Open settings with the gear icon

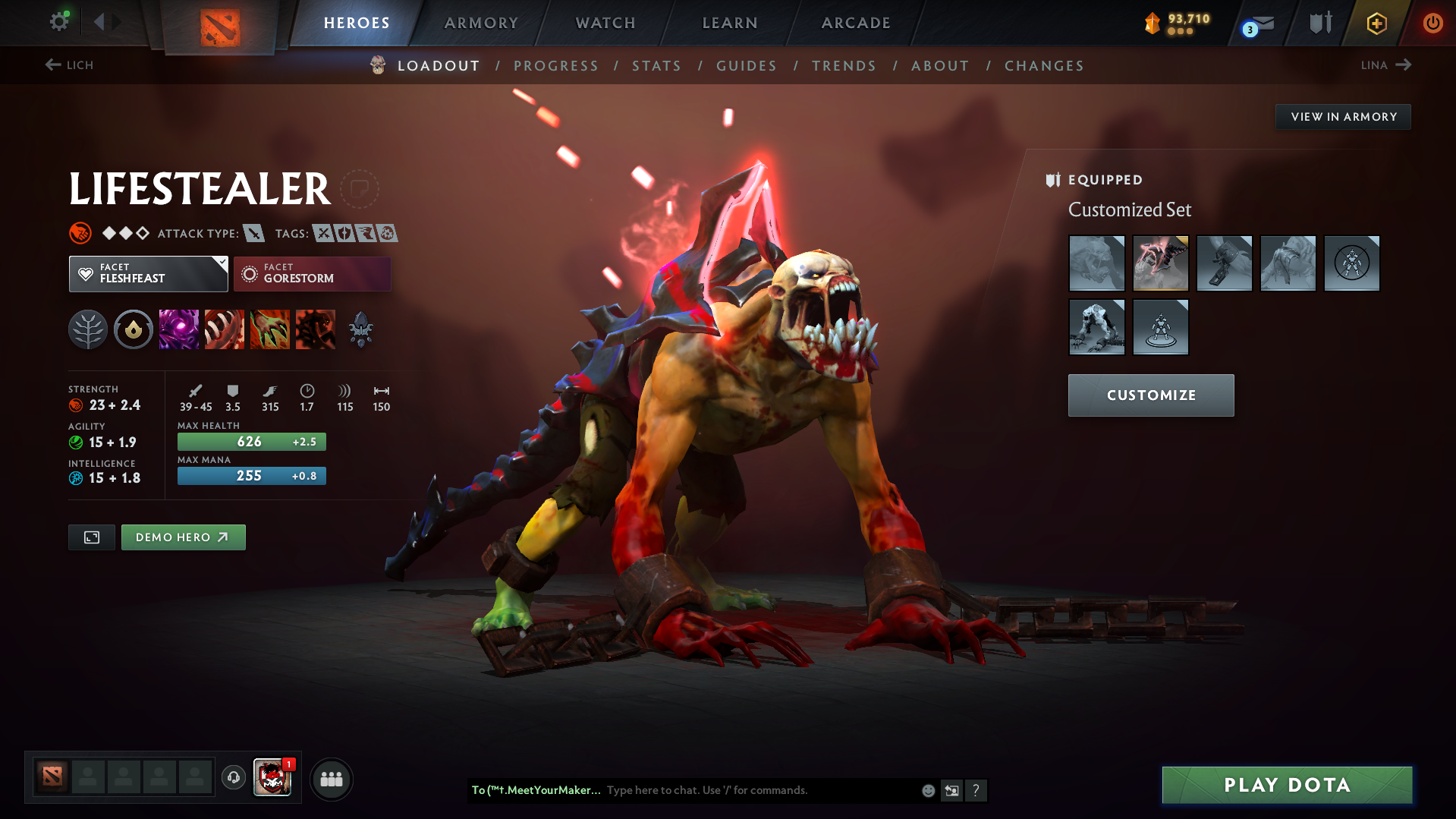[x=59, y=21]
